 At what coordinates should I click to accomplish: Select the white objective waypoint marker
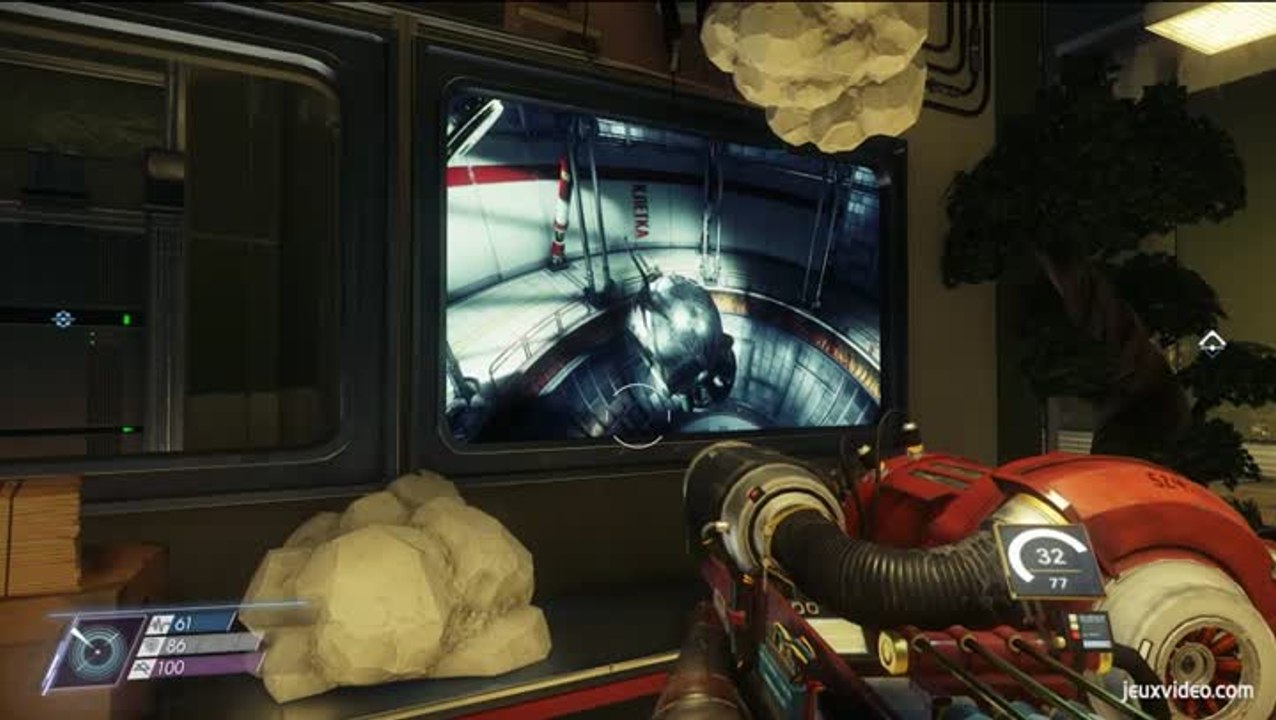pyautogui.click(x=1212, y=345)
